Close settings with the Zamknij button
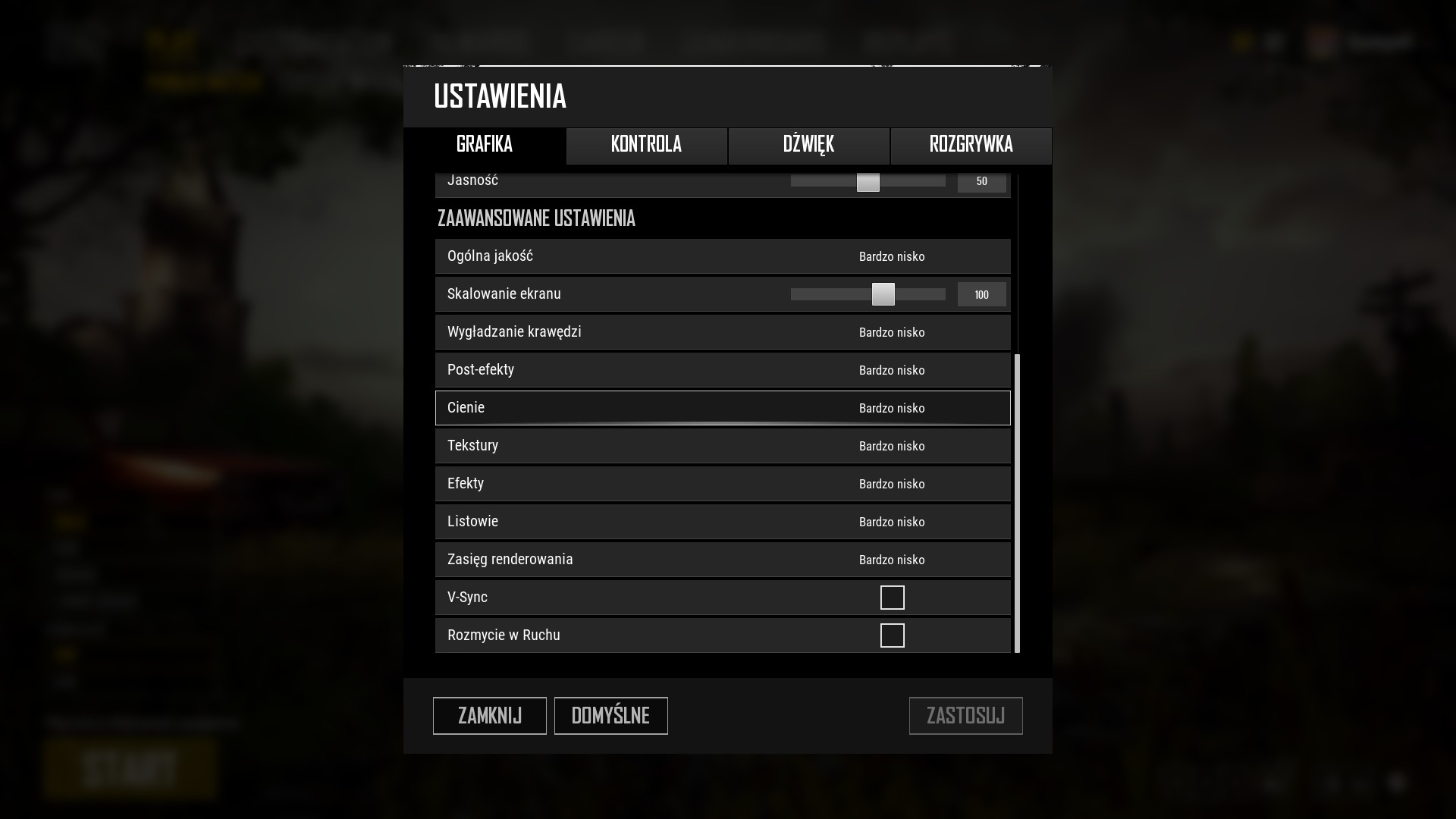The width and height of the screenshot is (1456, 819). [x=489, y=715]
